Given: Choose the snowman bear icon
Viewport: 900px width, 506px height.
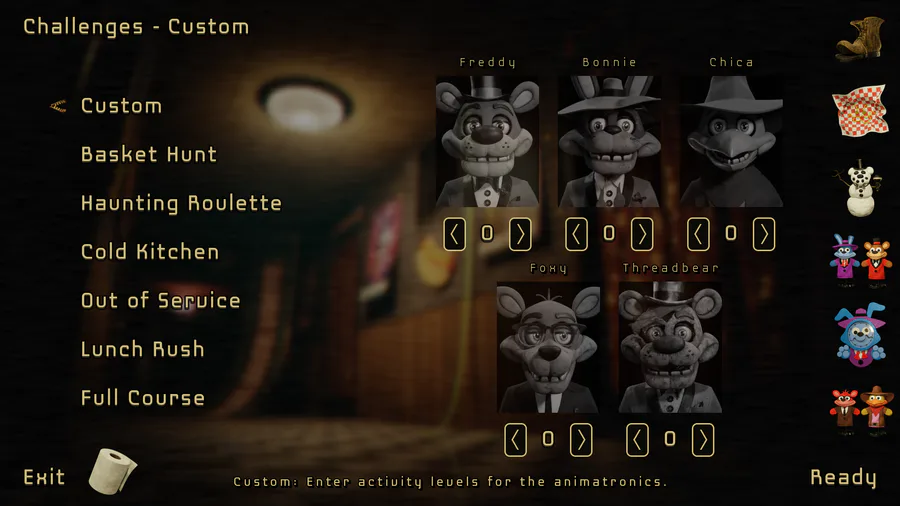Looking at the screenshot, I should 860,189.
